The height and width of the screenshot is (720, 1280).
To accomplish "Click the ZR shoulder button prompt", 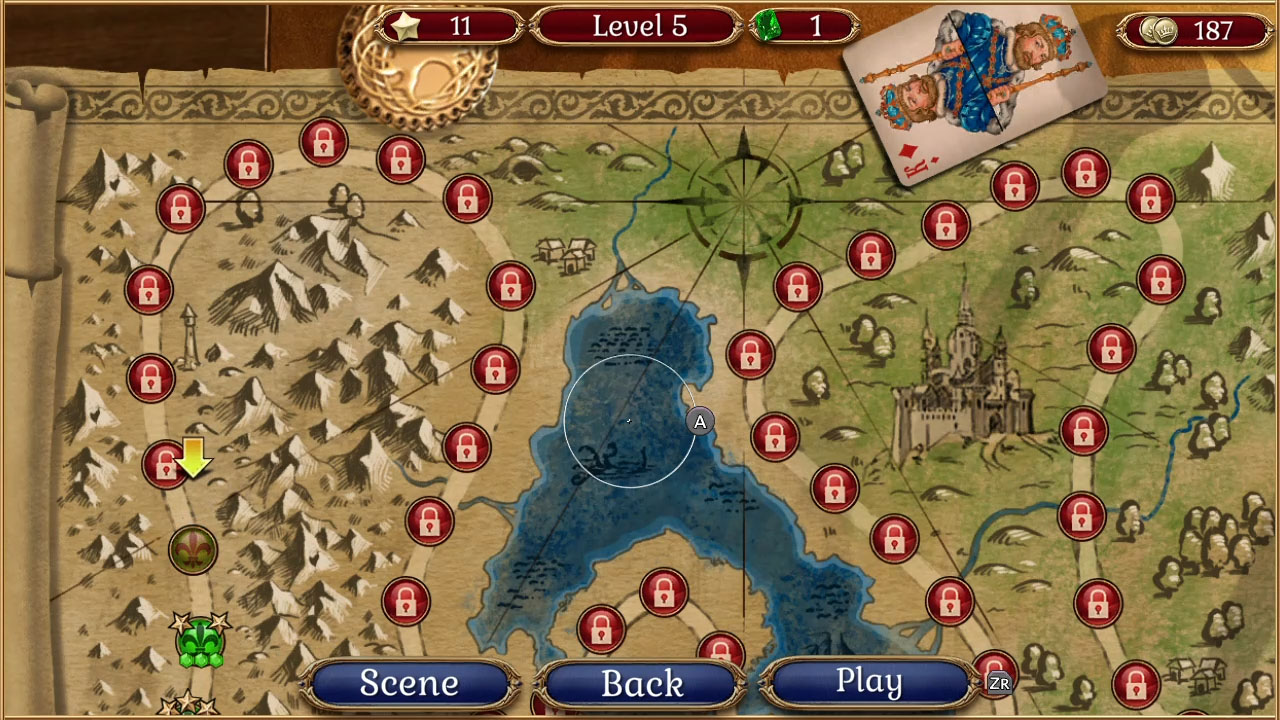I will click(x=1002, y=684).
